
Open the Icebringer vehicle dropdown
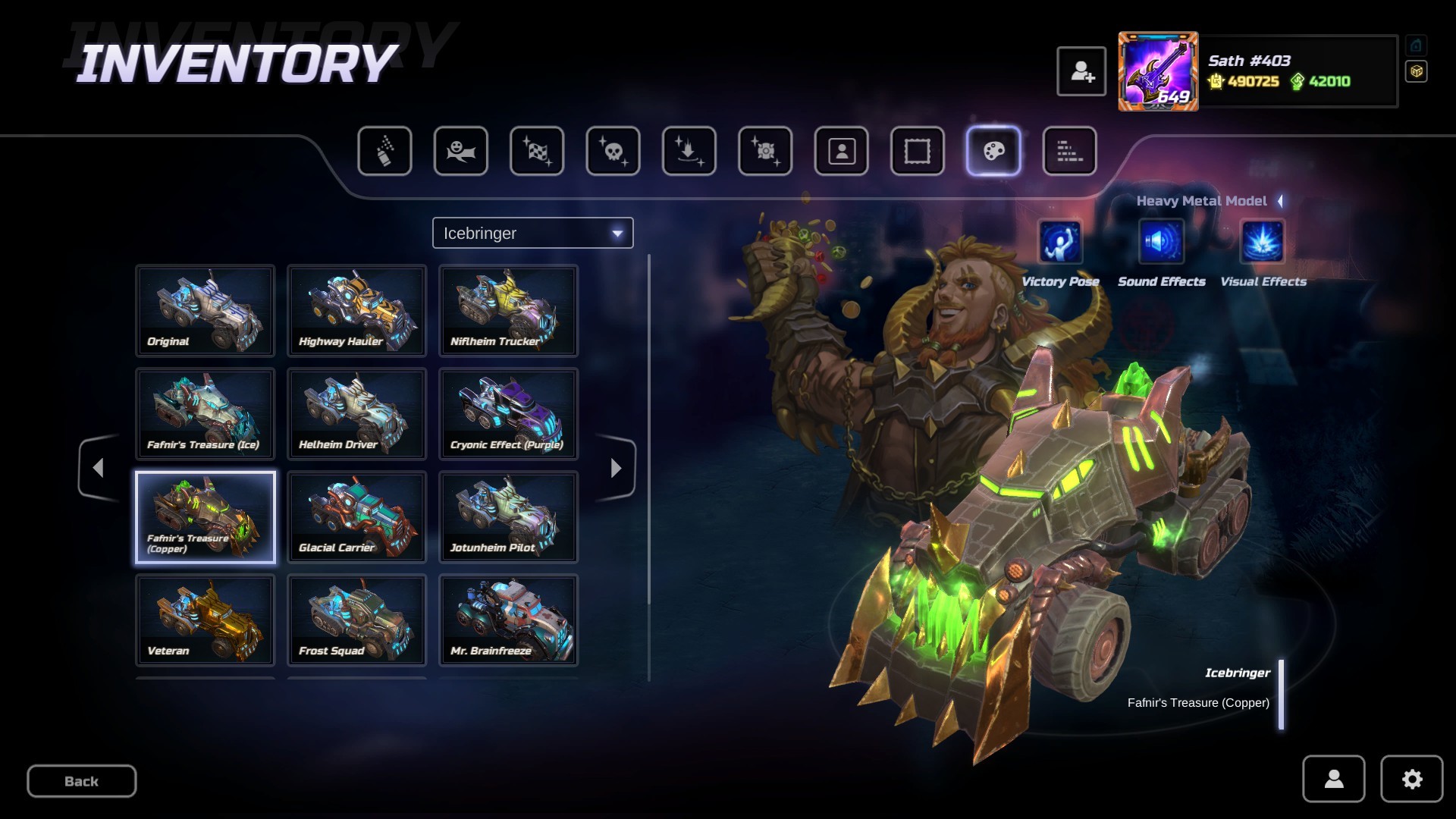pyautogui.click(x=532, y=233)
